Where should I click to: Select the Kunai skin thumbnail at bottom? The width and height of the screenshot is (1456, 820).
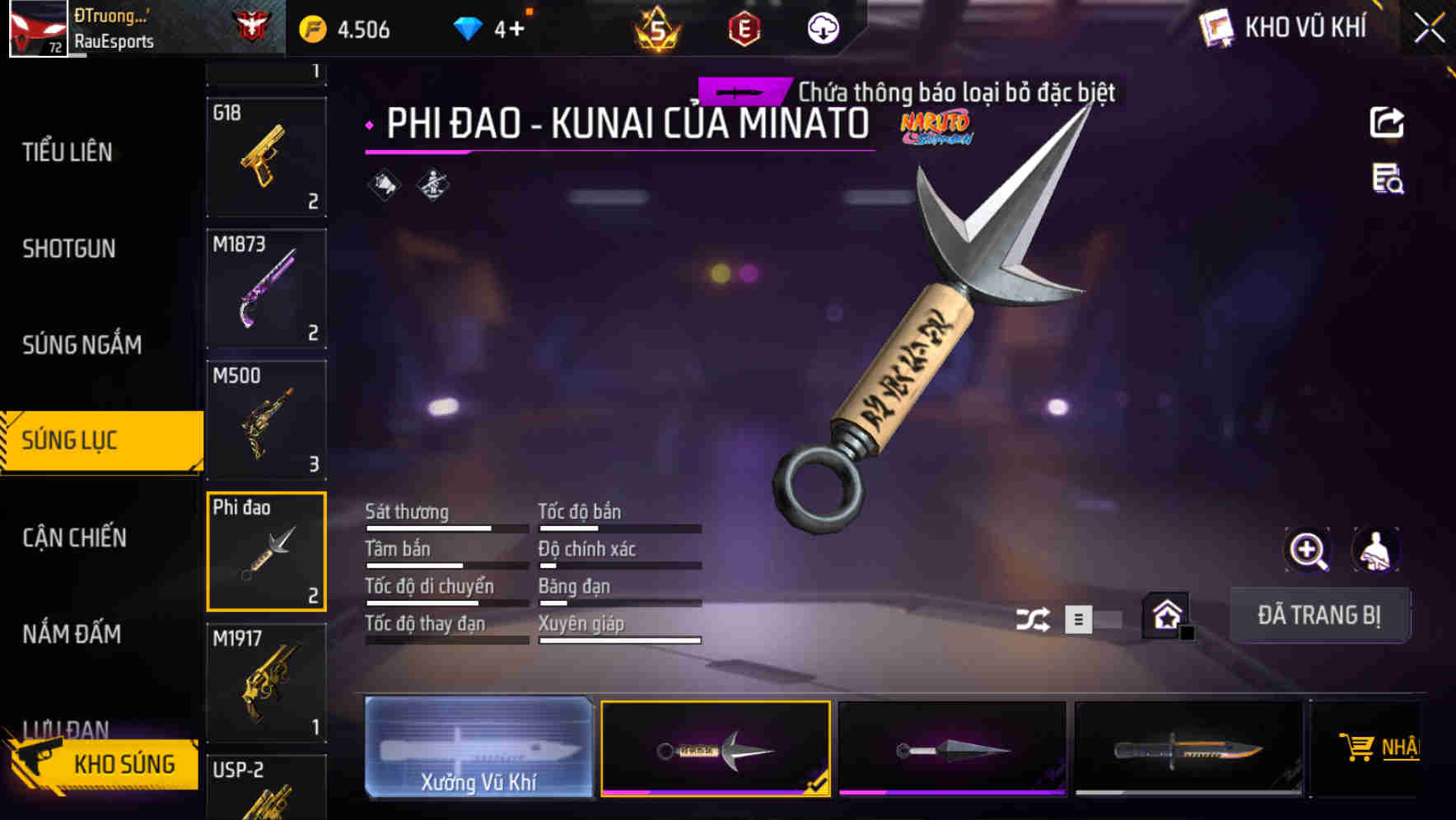pyautogui.click(x=715, y=749)
